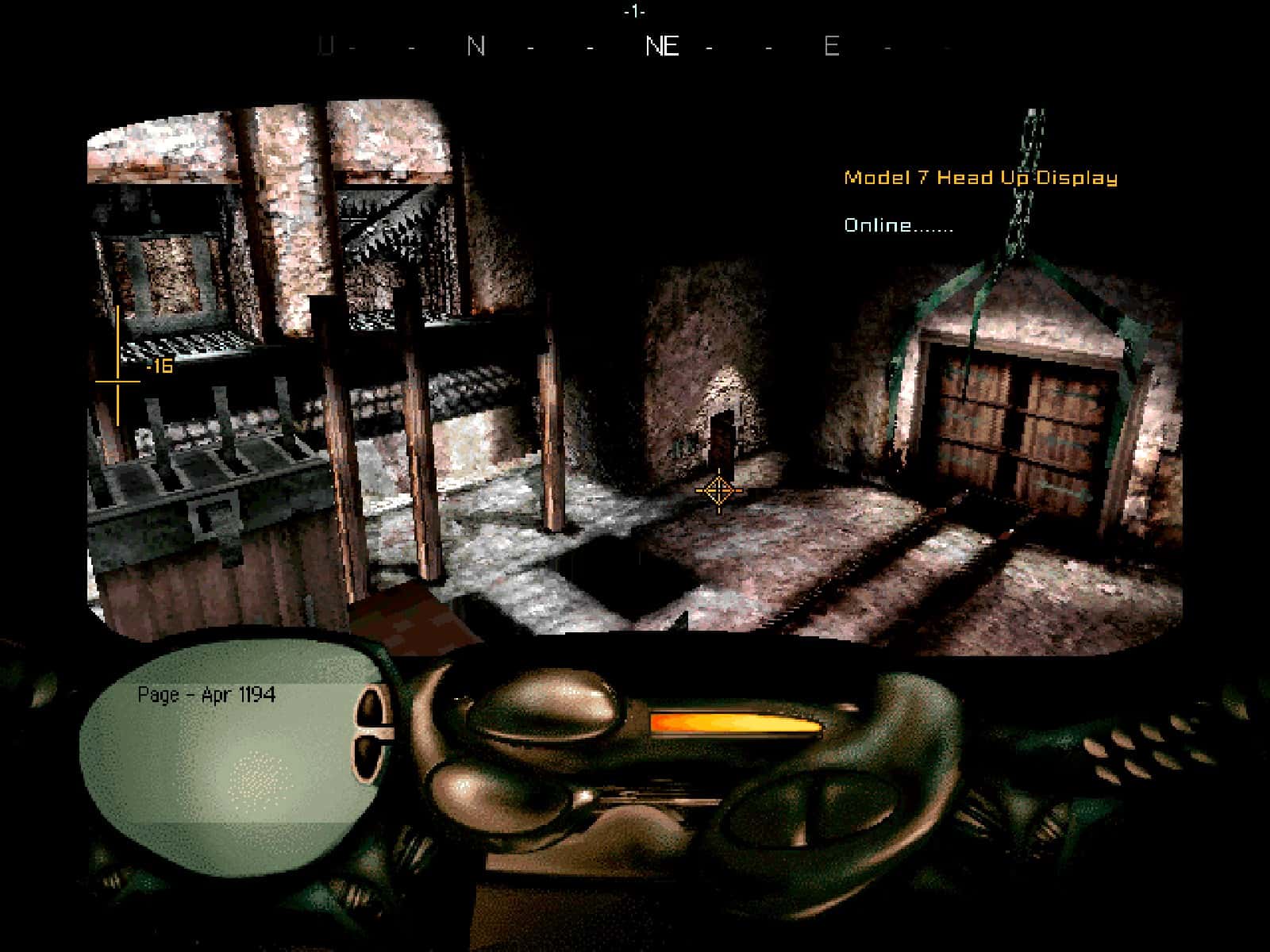
Task: Click the Model 7 Head Up Display title
Action: pyautogui.click(x=982, y=178)
